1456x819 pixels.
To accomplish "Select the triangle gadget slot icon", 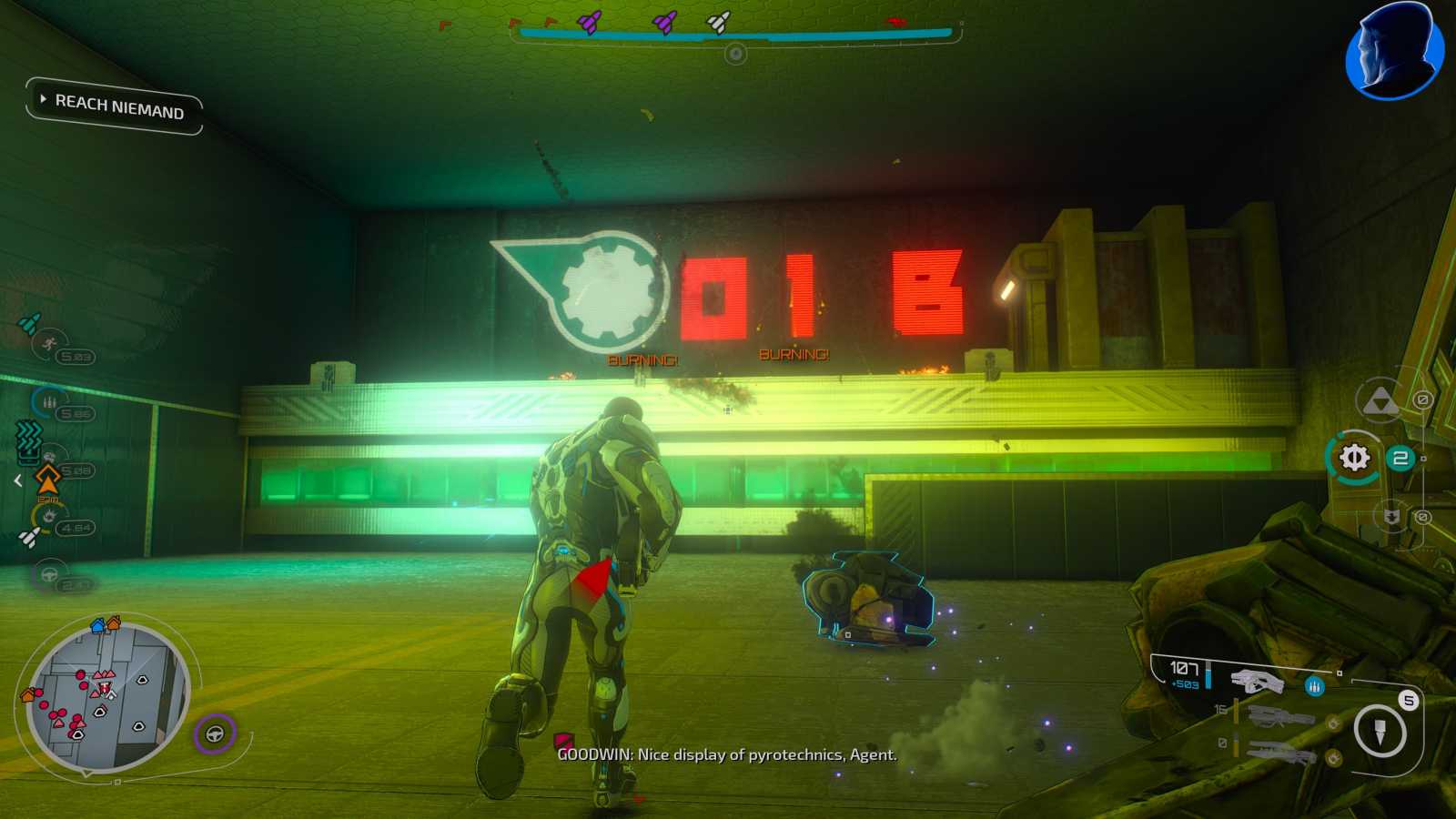I will tap(1381, 401).
